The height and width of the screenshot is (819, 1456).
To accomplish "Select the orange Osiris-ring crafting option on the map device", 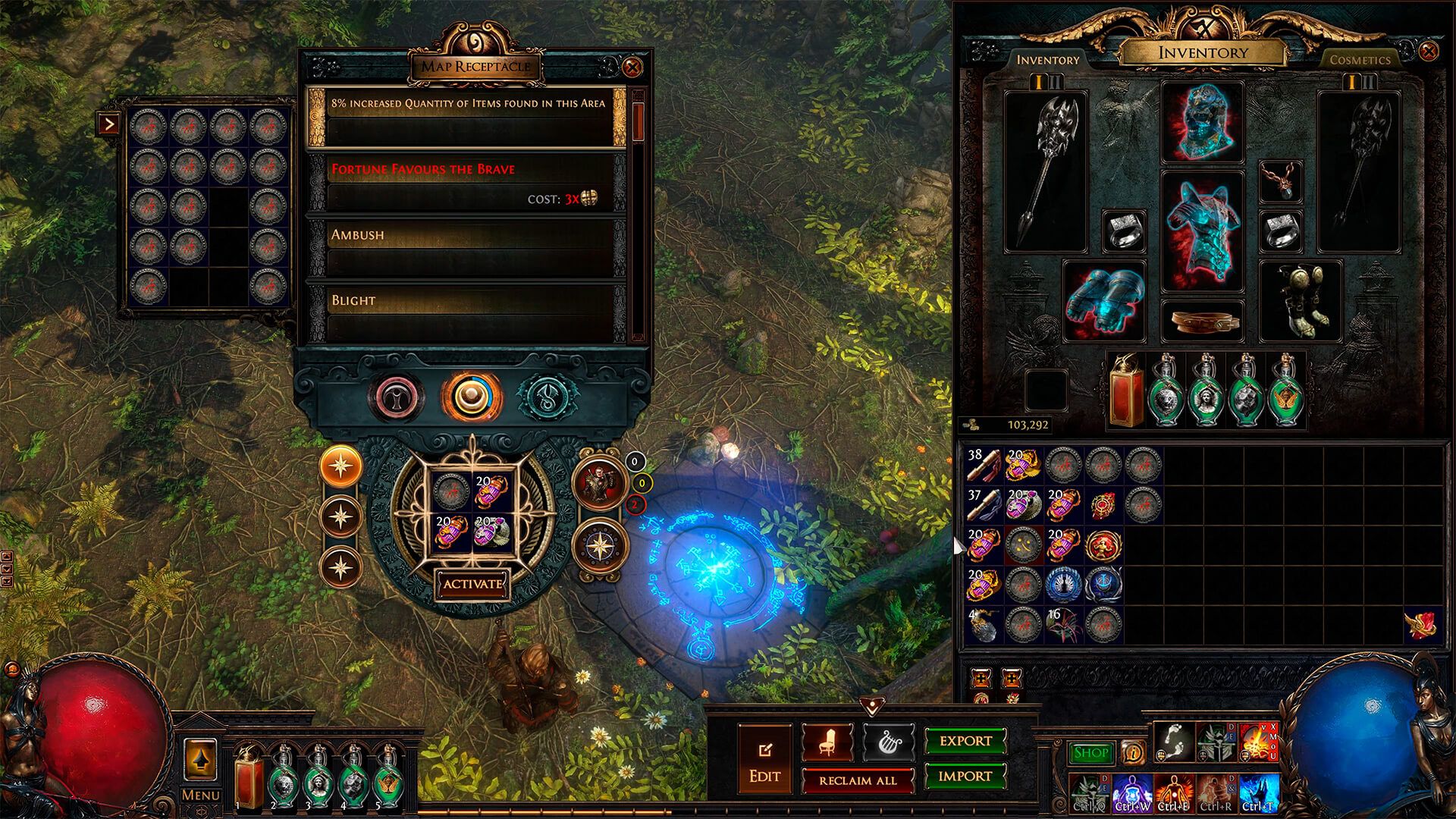I will tap(470, 394).
